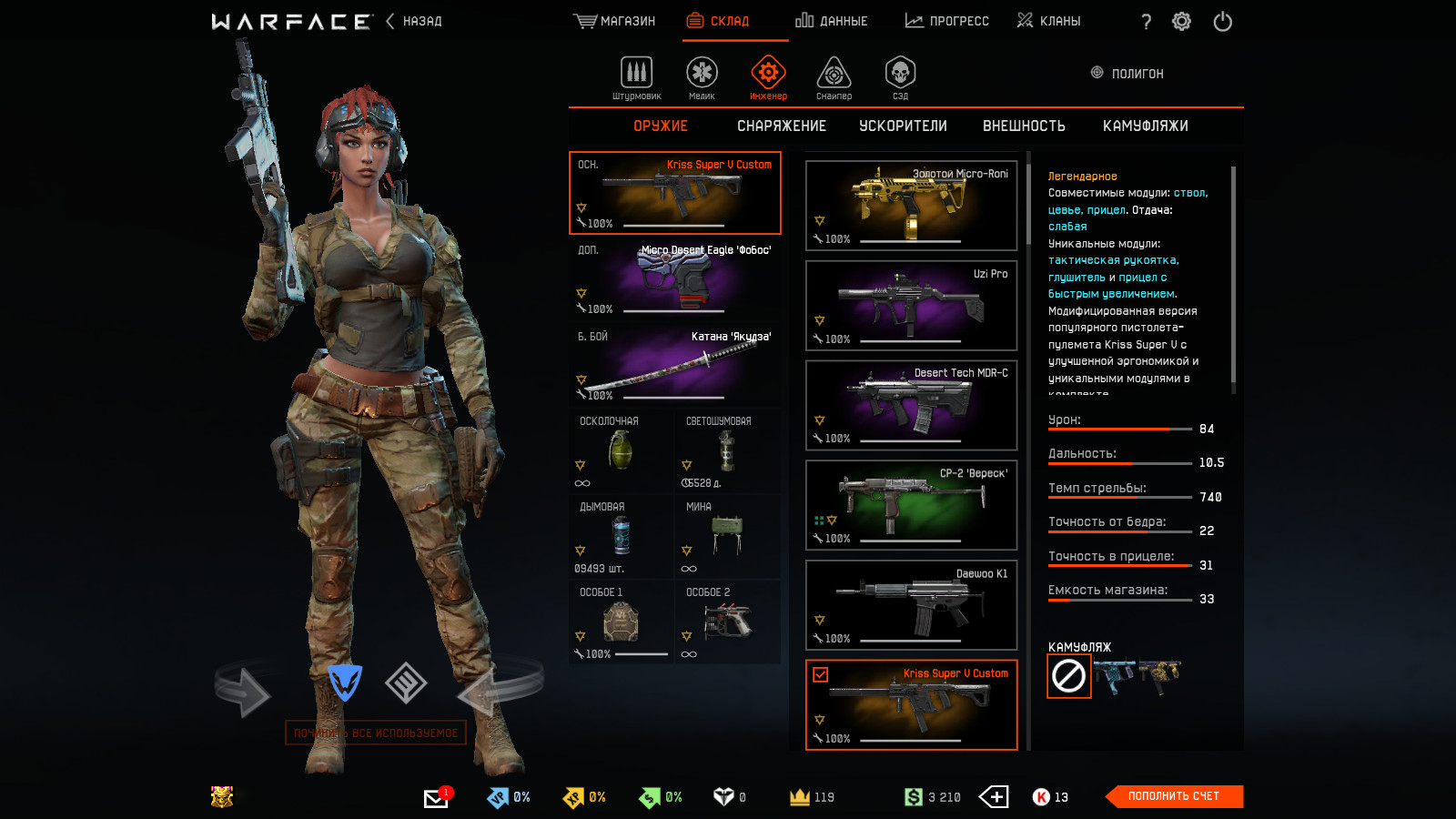The width and height of the screenshot is (1456, 819).
Task: Repair all with ПОЧИНИТЬ ВСЕ ИСПОЛЬЗУЕМОЕ
Action: pyautogui.click(x=376, y=733)
